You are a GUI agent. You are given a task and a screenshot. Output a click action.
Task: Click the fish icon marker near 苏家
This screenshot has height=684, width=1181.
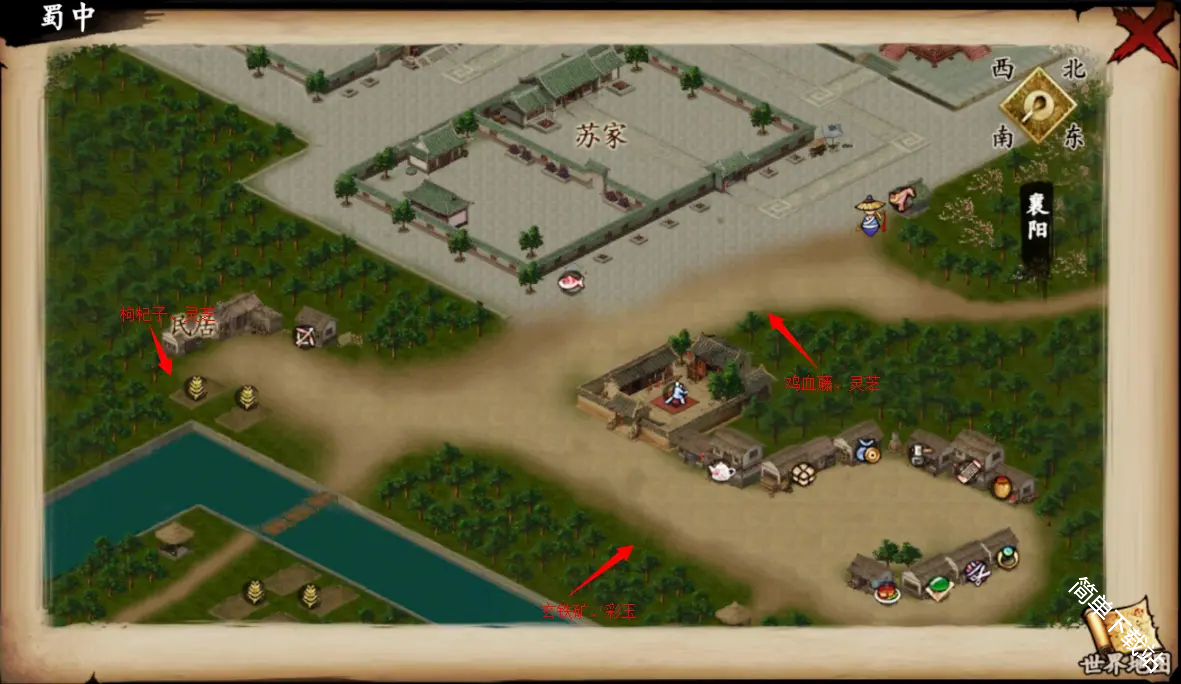(571, 282)
